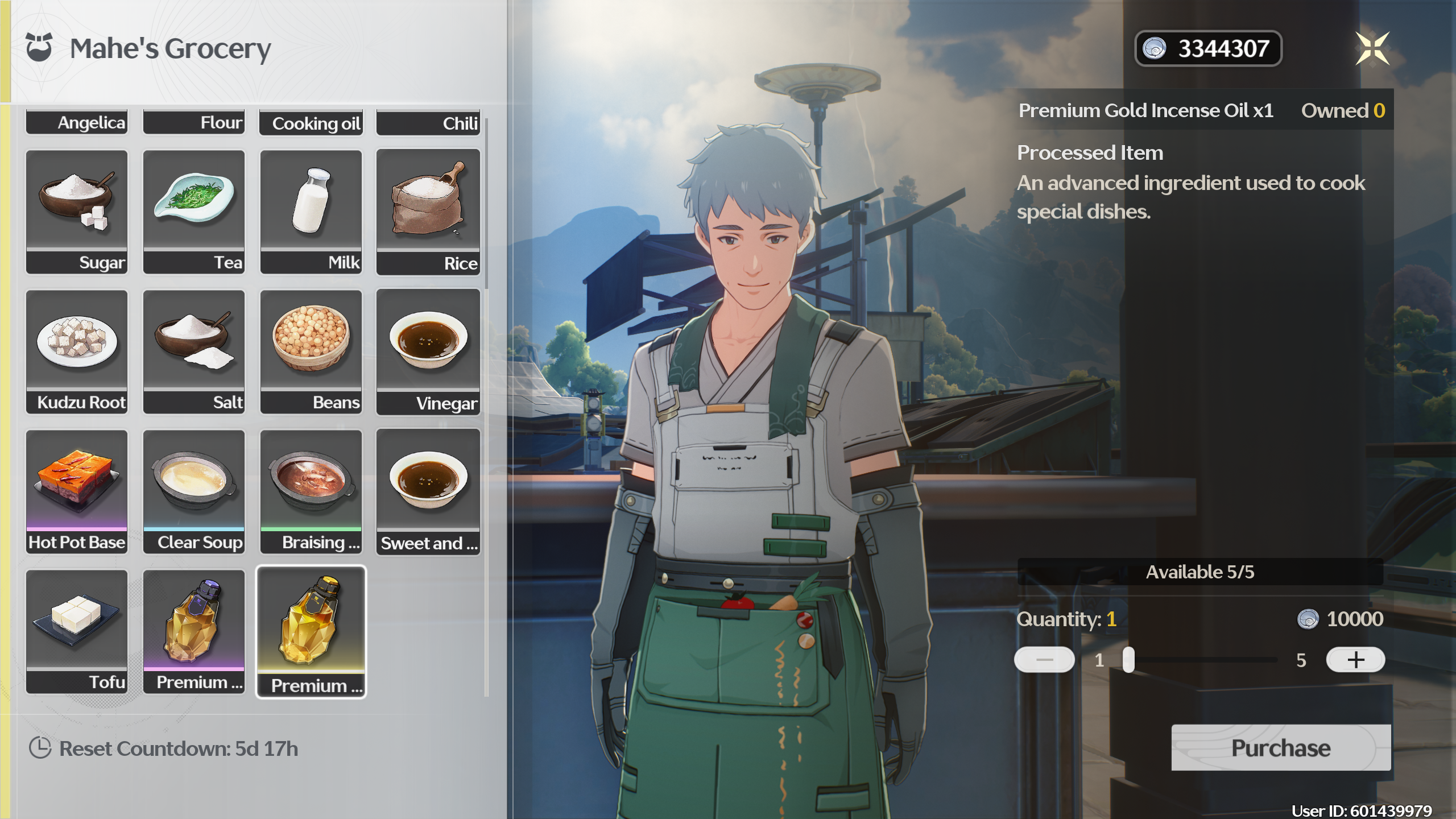
Task: Select the Milk bottle
Action: point(311,212)
